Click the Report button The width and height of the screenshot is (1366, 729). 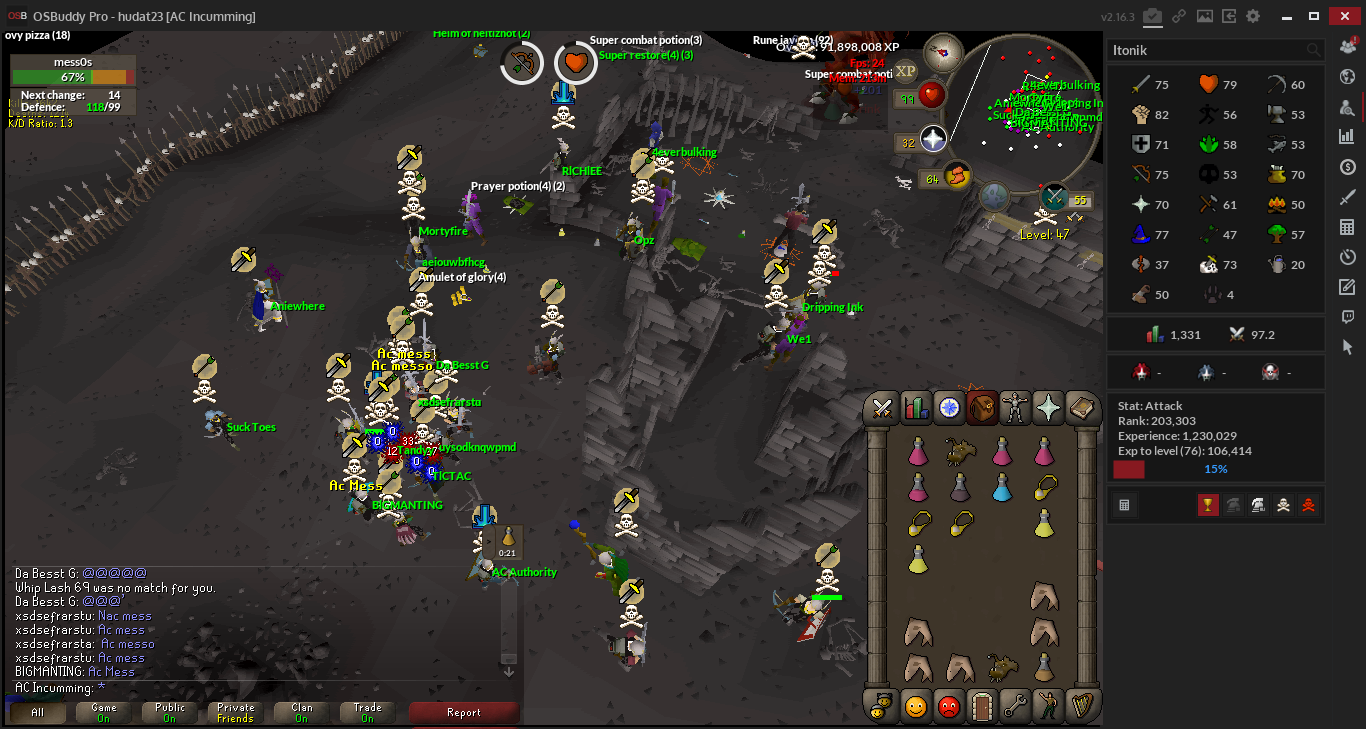(464, 712)
